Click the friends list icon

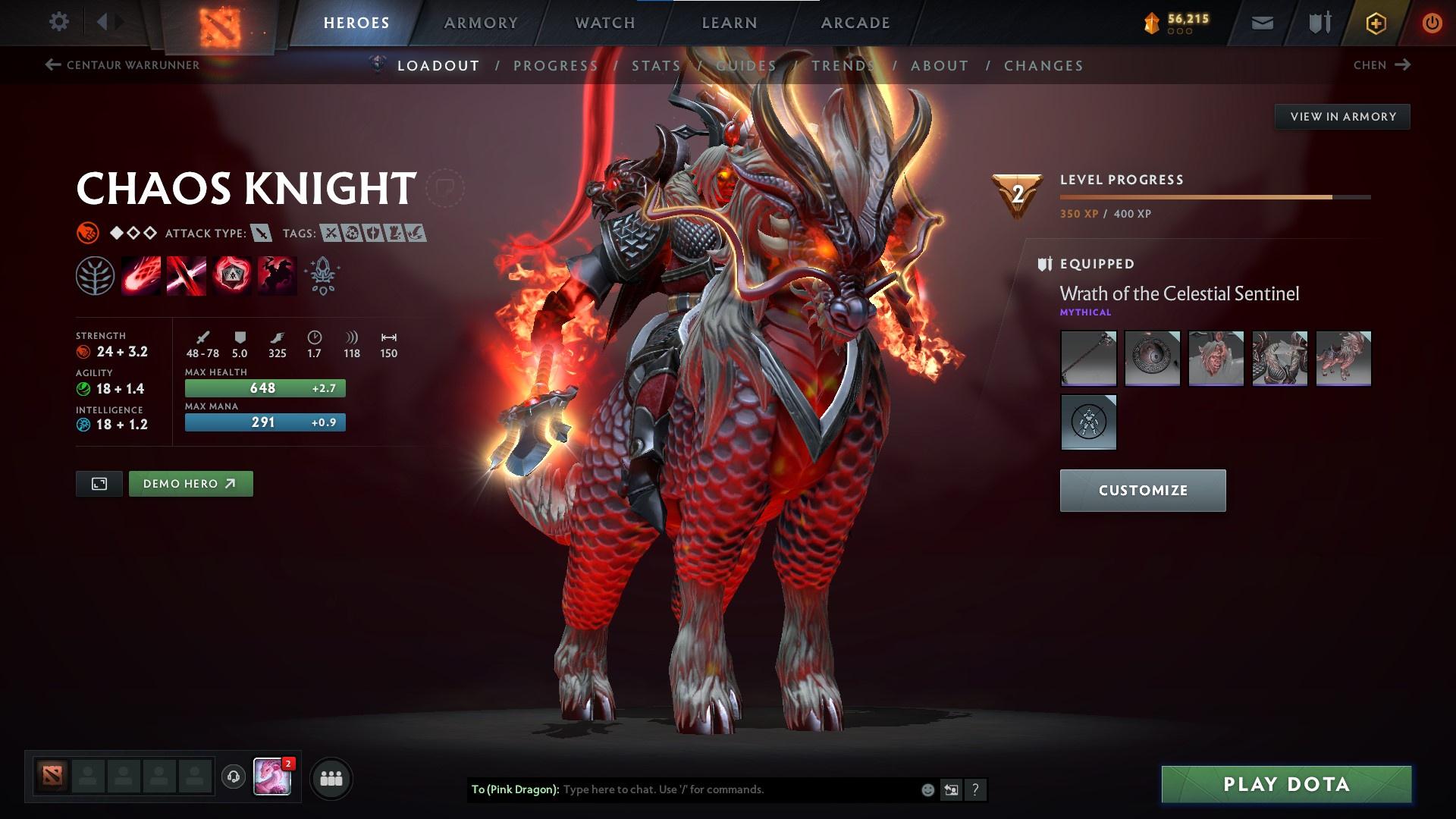tap(330, 777)
